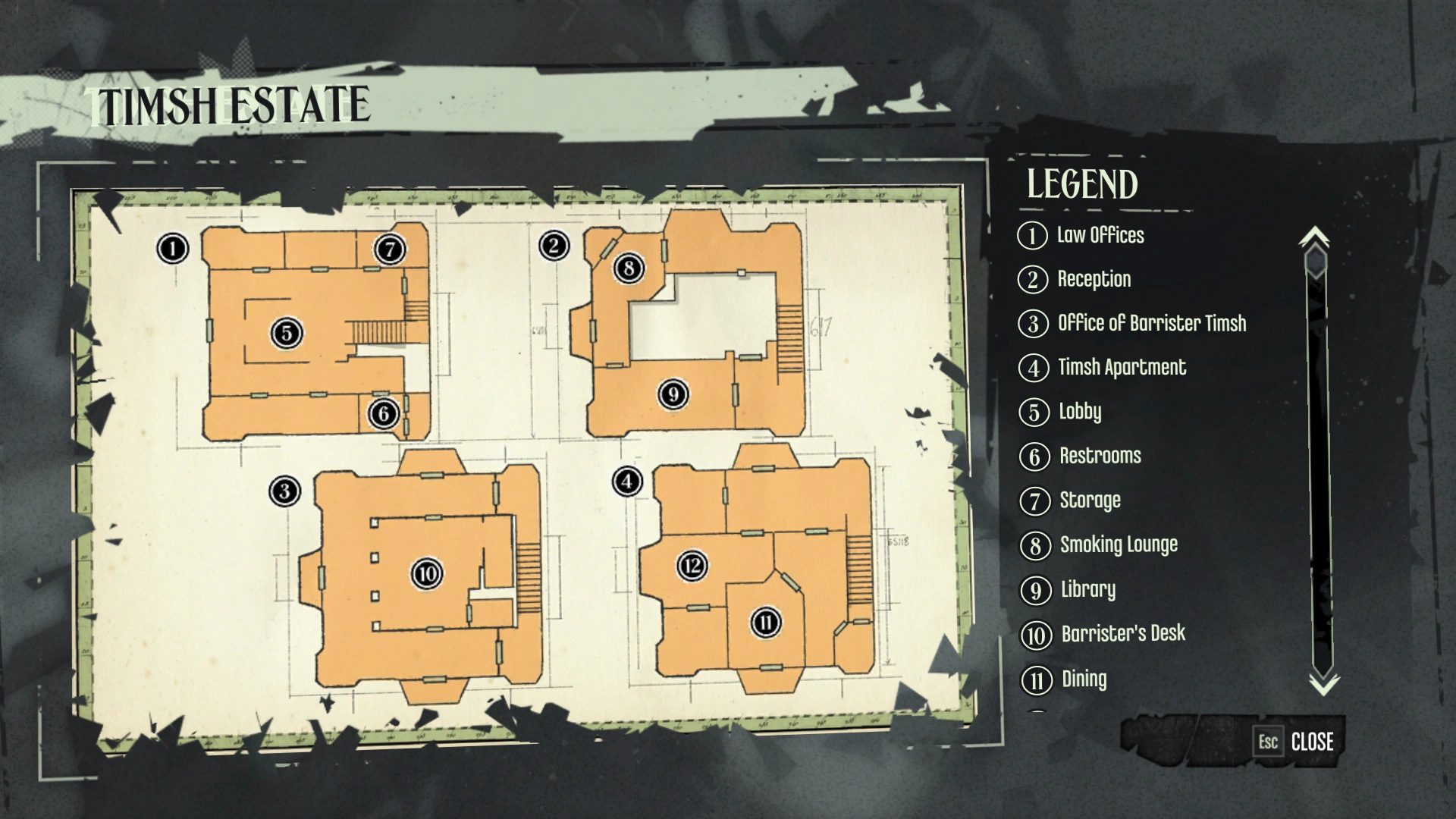1456x819 pixels.
Task: Click the legend scrollbar's up arrow
Action: coord(1314,237)
